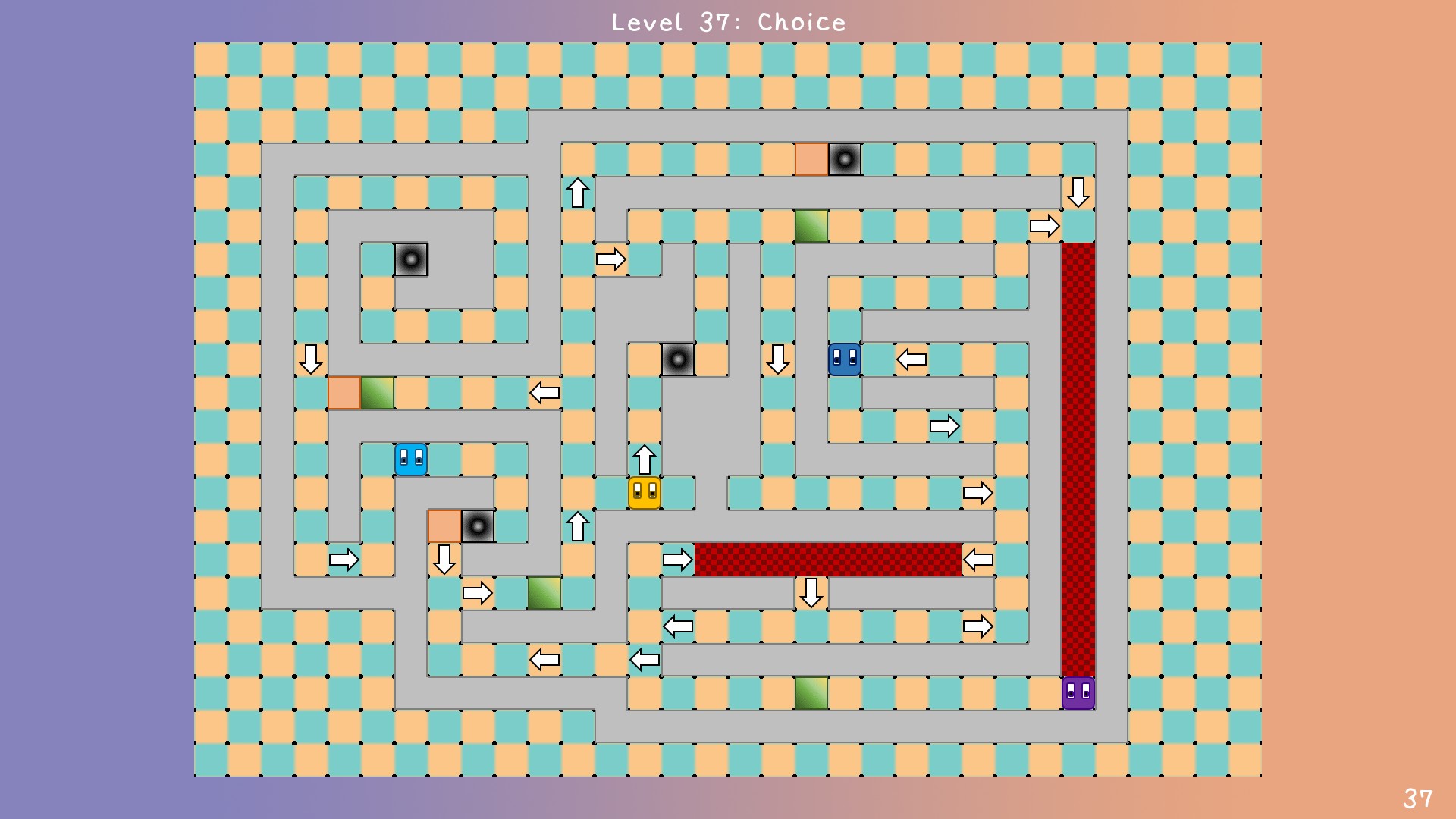Select the green goal tile at bottom center
Image resolution: width=1456 pixels, height=819 pixels.
(x=811, y=692)
